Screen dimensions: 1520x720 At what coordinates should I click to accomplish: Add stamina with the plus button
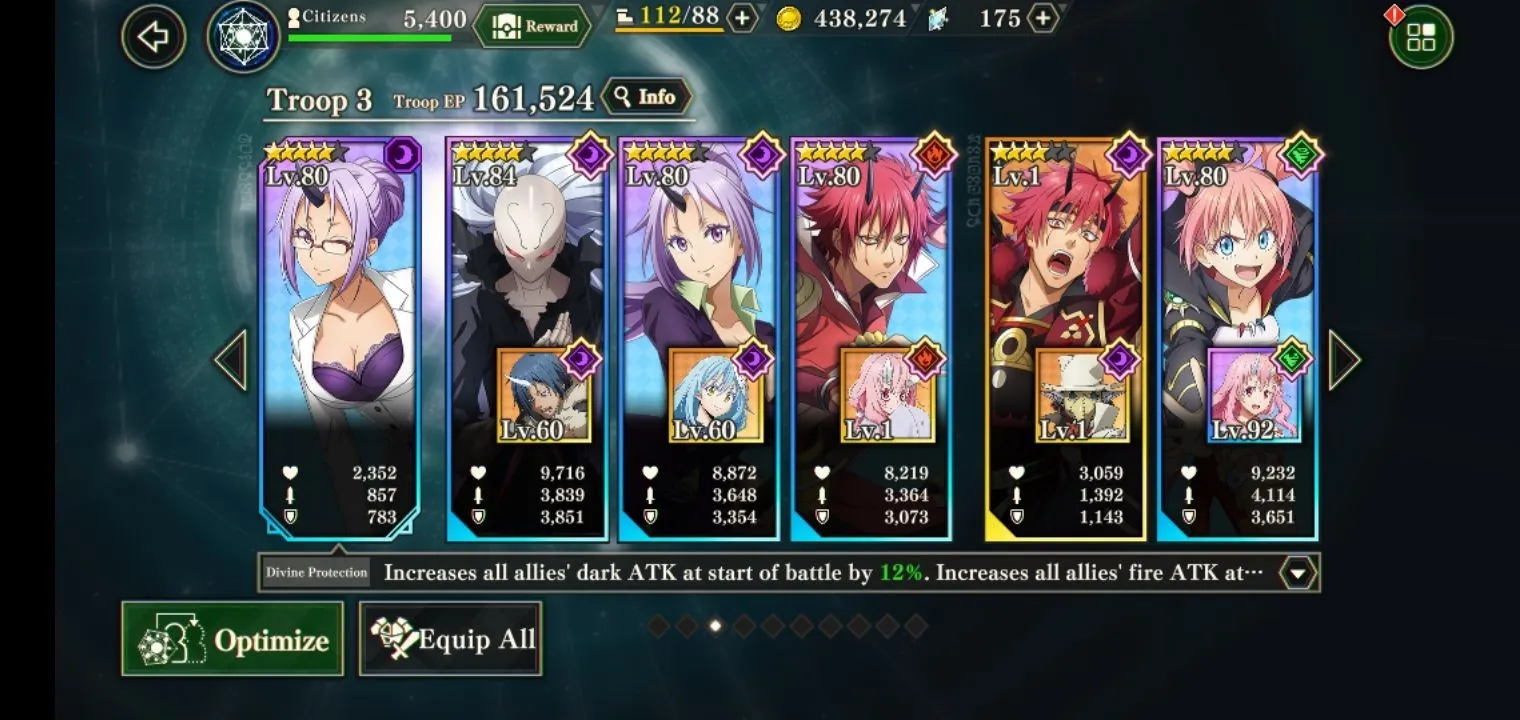tap(741, 18)
